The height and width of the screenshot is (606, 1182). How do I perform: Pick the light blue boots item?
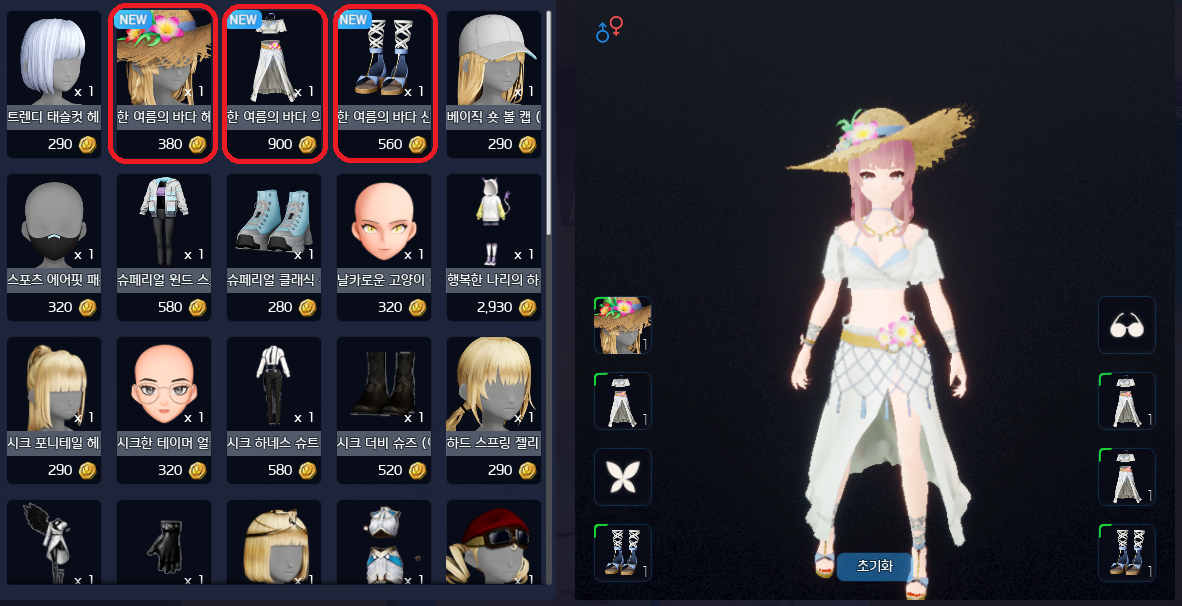[274, 224]
